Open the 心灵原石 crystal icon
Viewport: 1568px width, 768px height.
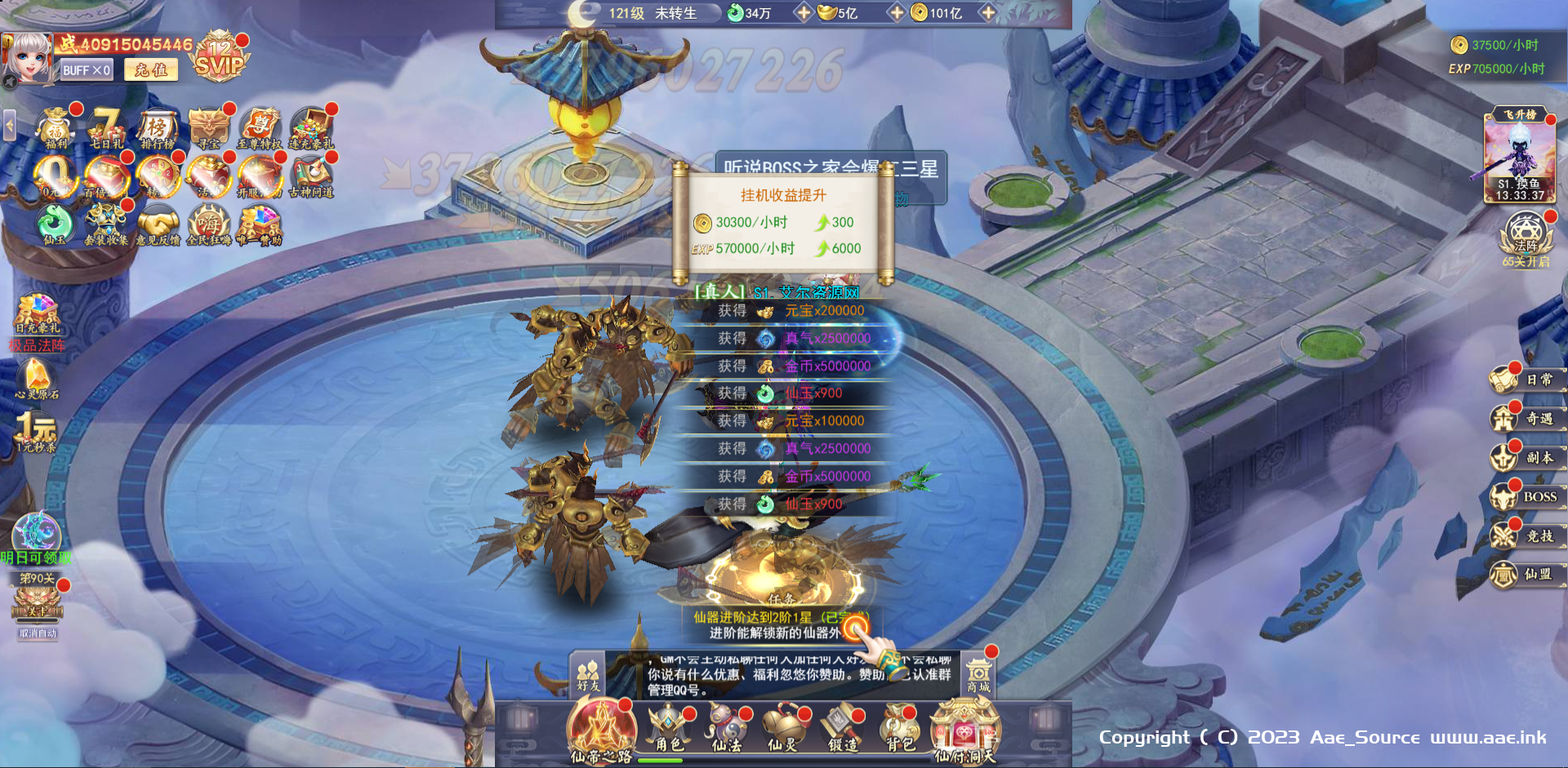[x=37, y=378]
